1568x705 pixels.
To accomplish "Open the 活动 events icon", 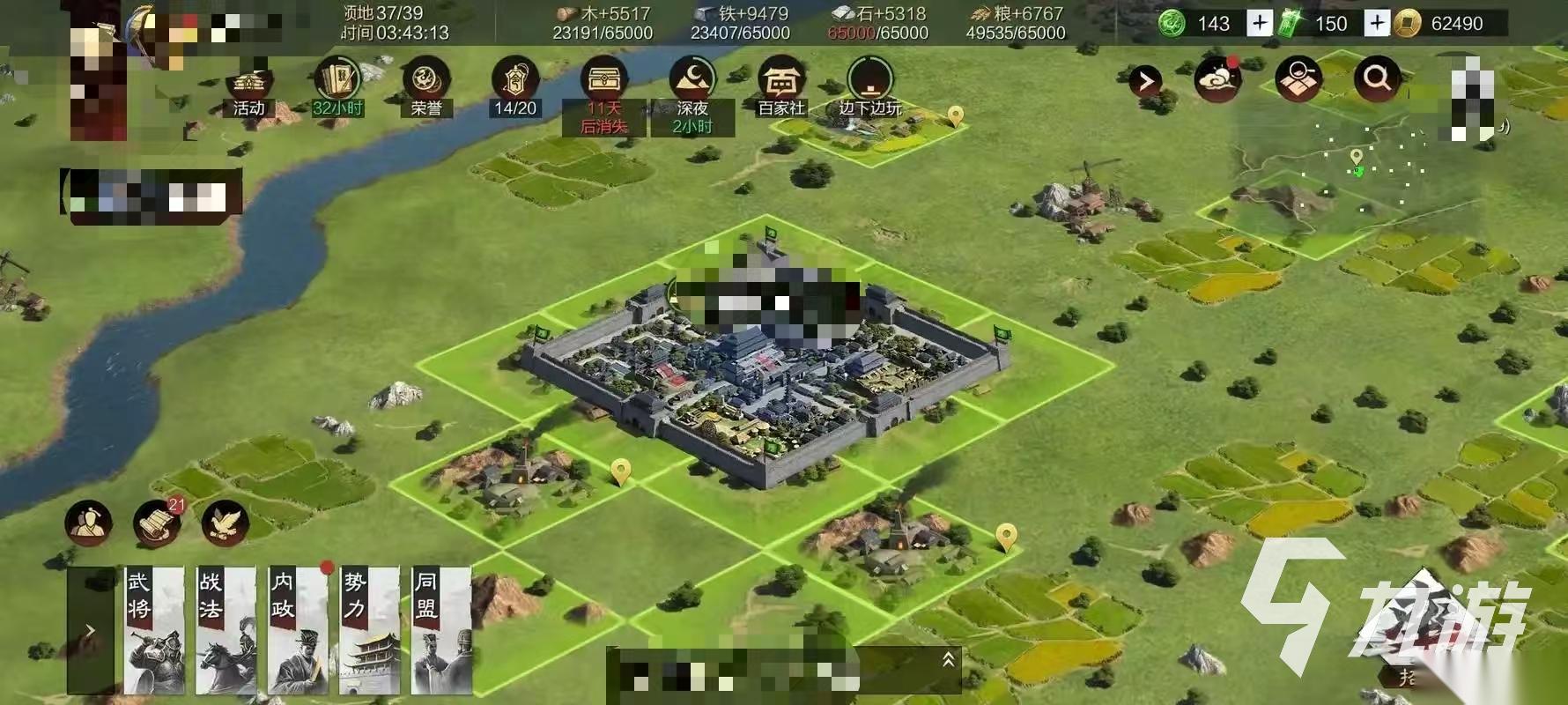I will pos(249,86).
